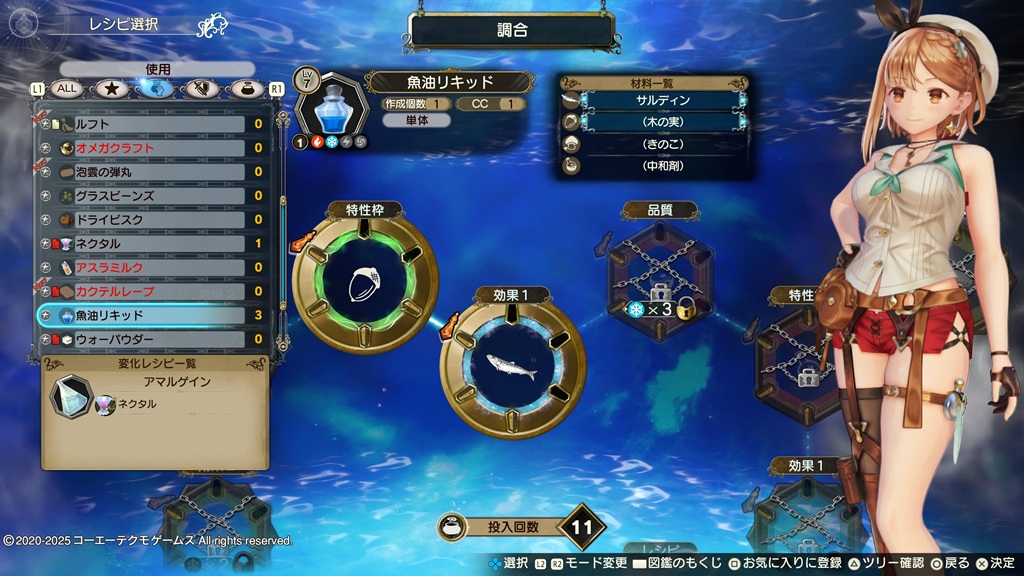
Task: Switch to the cauldron category tab
Action: click(x=246, y=89)
